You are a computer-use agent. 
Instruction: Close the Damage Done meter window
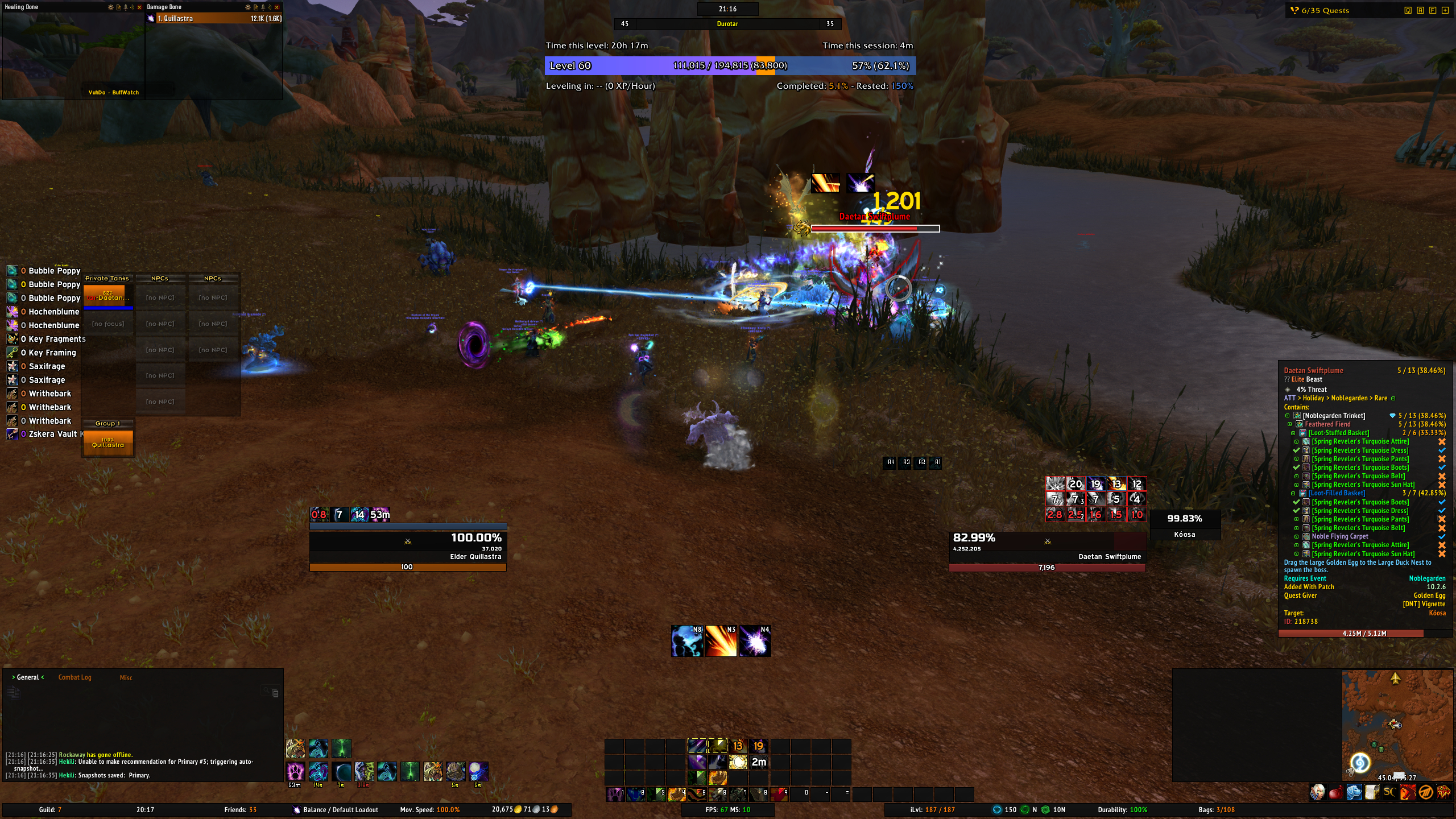click(277, 7)
